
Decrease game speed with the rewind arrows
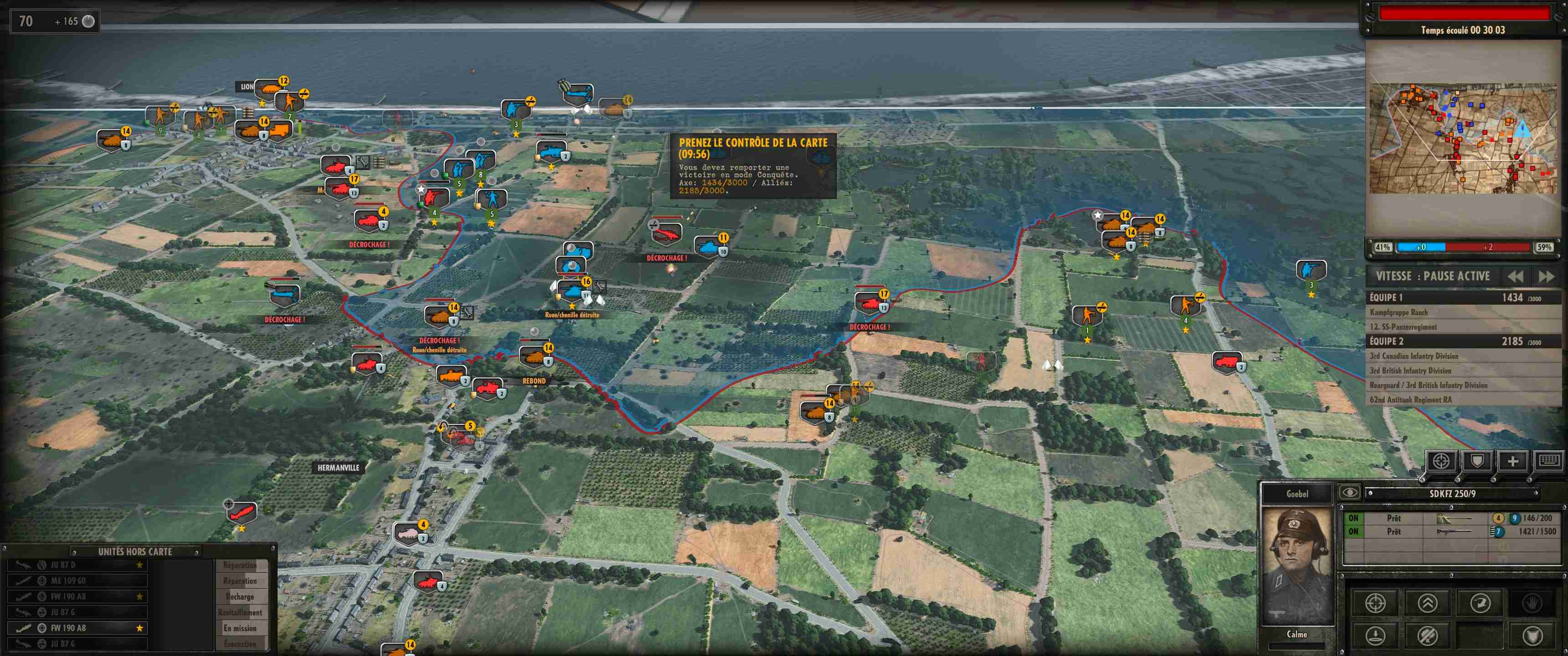[x=1515, y=277]
